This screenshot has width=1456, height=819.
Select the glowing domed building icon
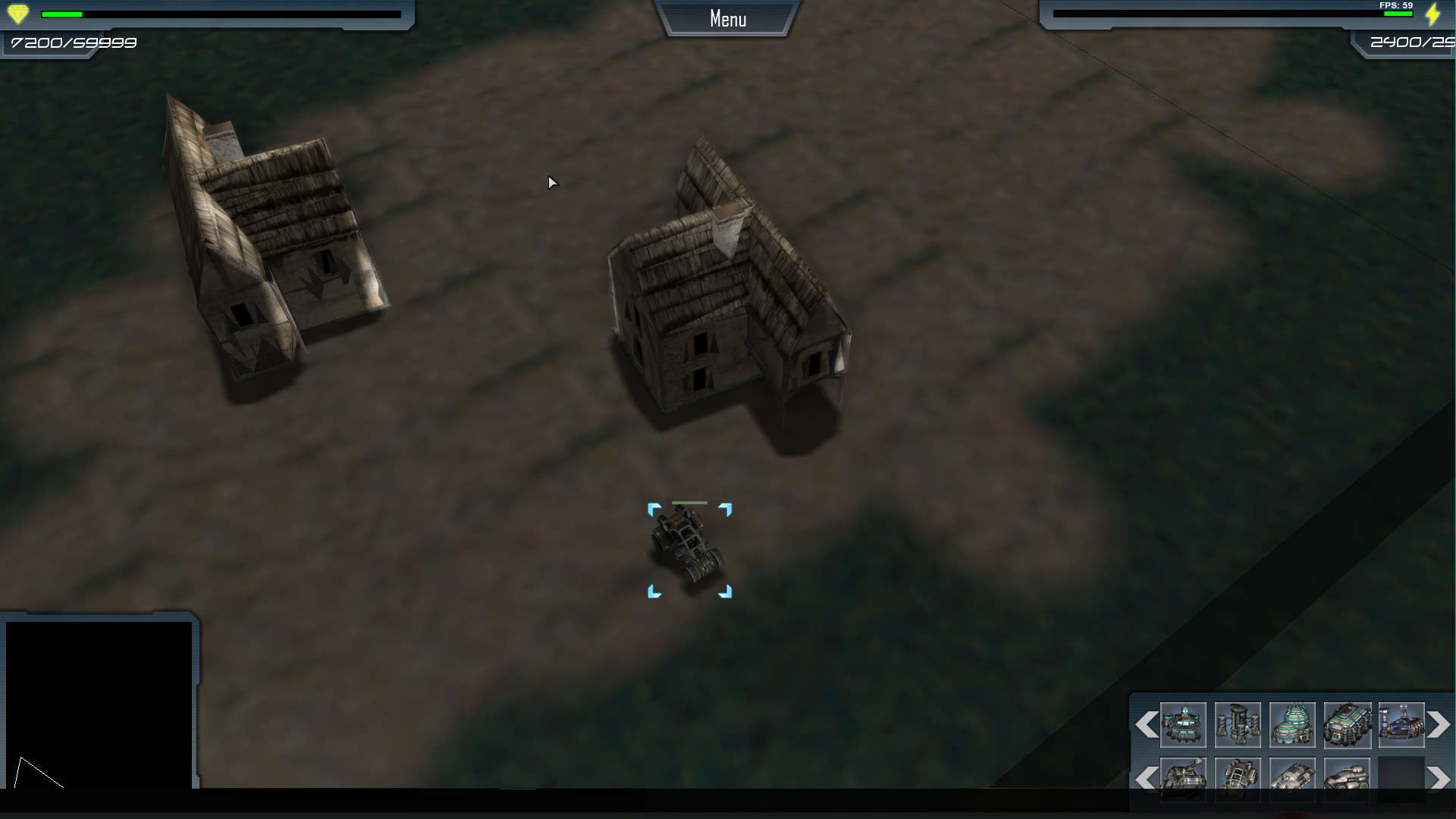tap(1292, 725)
